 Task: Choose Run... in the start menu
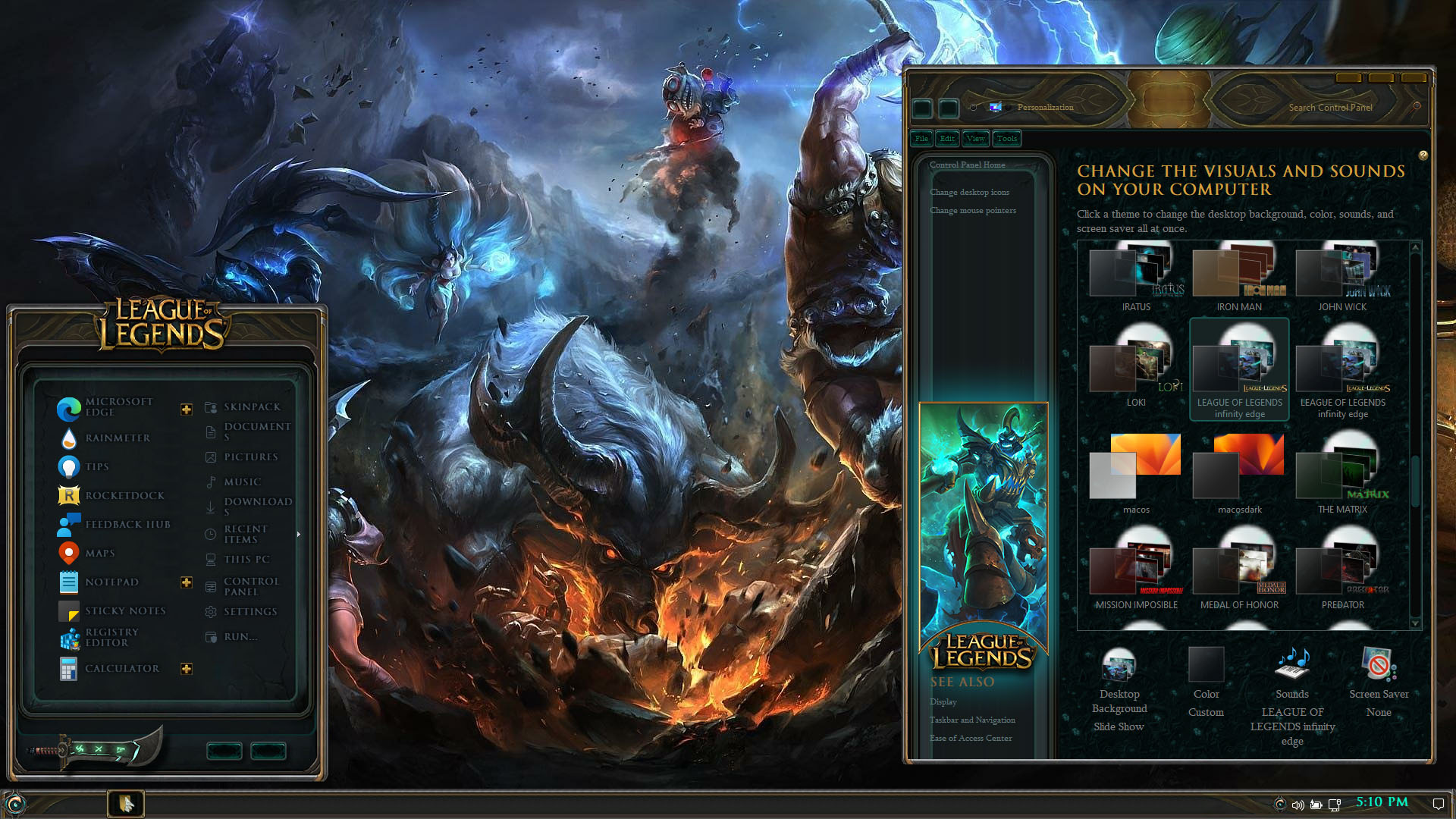point(240,637)
